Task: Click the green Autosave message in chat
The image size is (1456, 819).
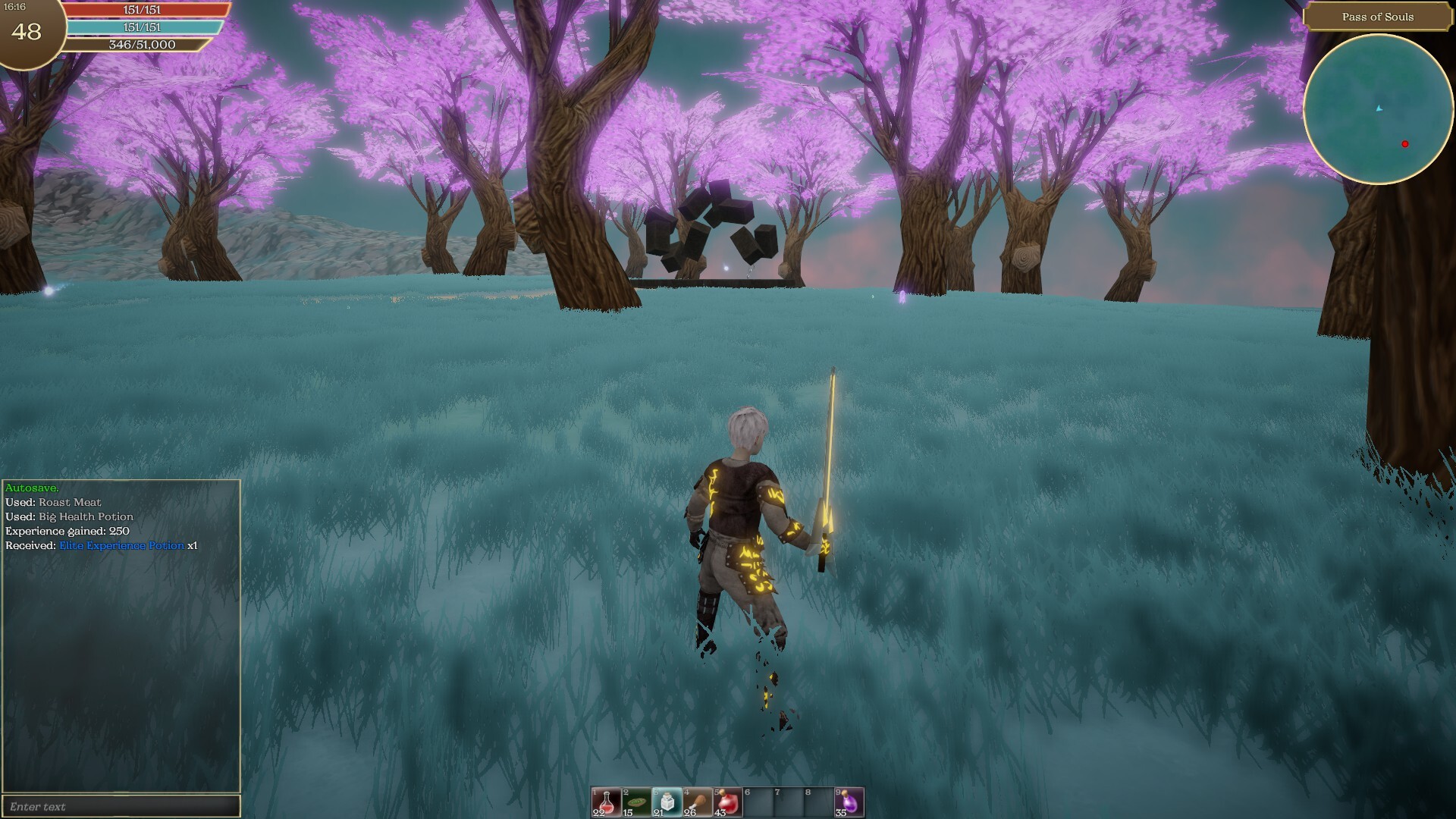Action: coord(30,488)
